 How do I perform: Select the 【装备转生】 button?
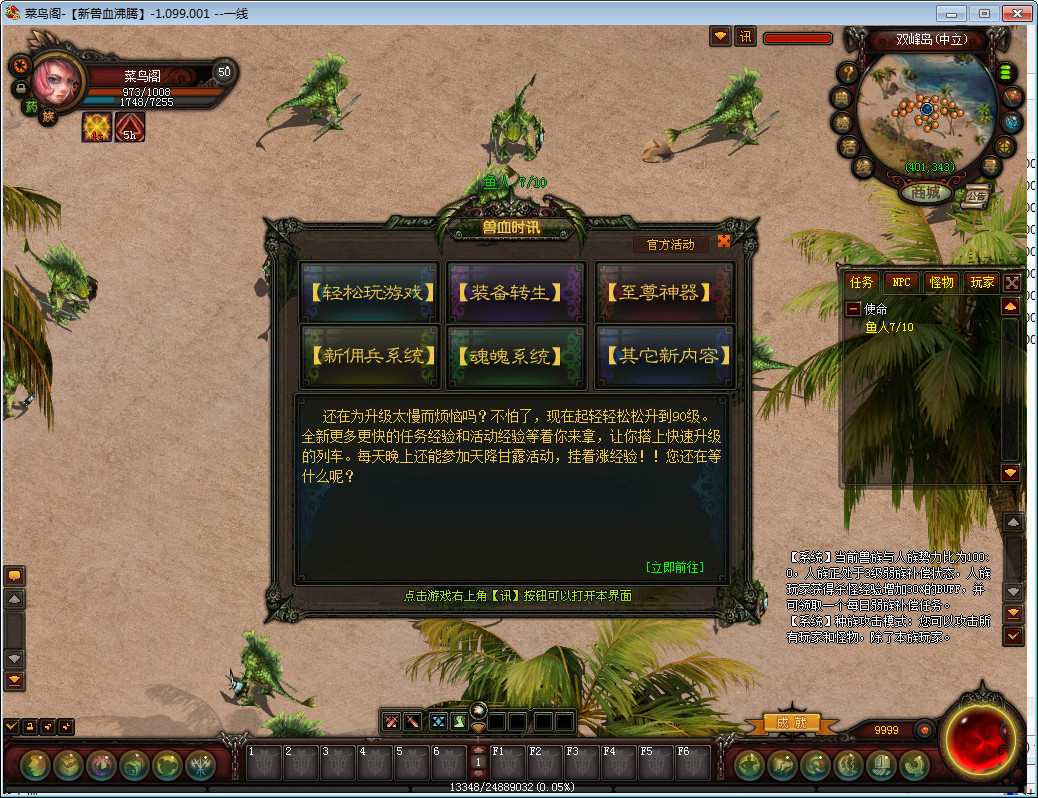click(x=517, y=293)
